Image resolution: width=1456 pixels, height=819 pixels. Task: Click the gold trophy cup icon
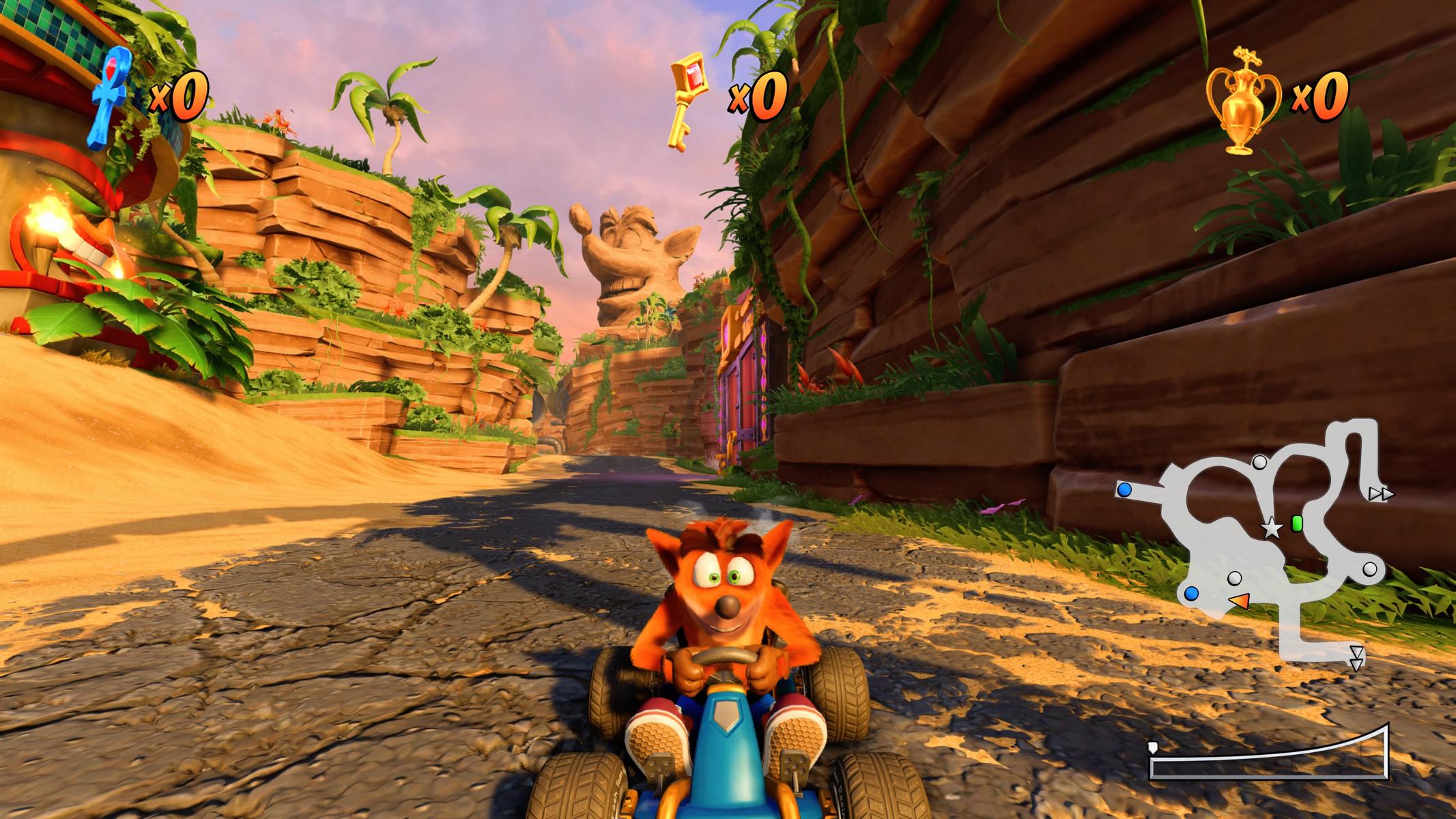tap(1242, 101)
